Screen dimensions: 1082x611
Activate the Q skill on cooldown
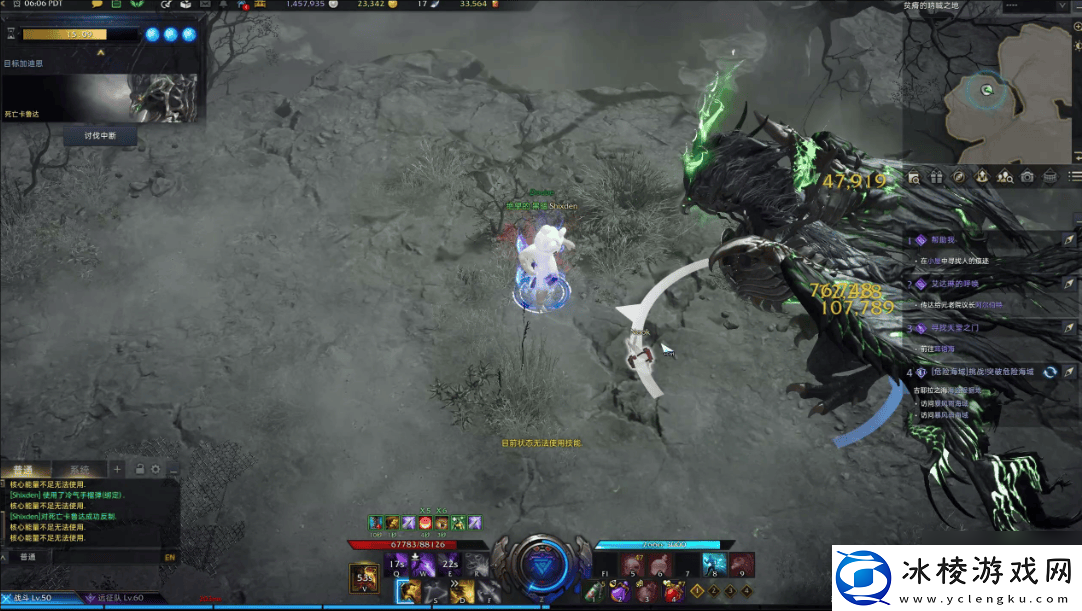tap(397, 565)
